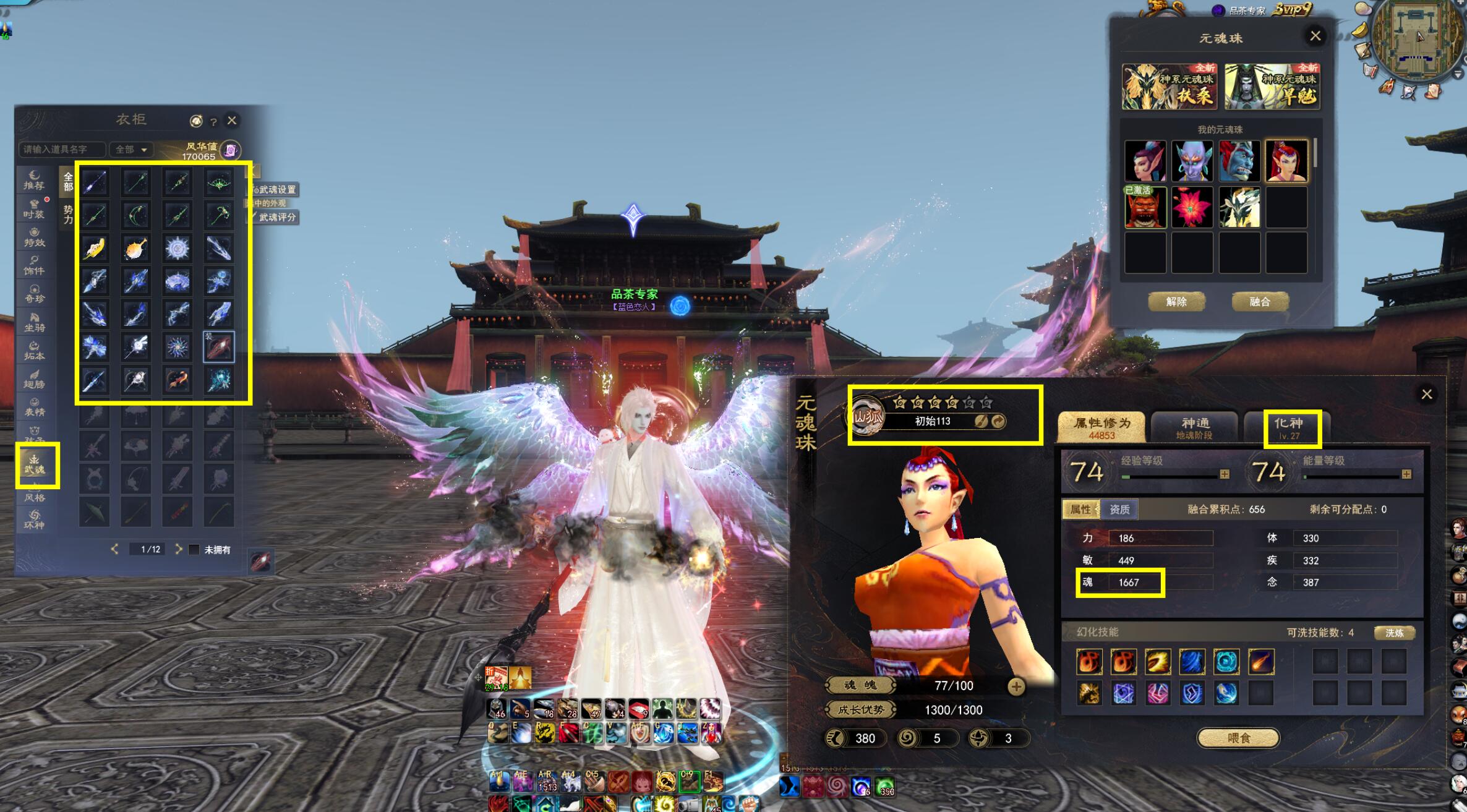
Task: Switch to the 神通 tab
Action: click(1194, 427)
